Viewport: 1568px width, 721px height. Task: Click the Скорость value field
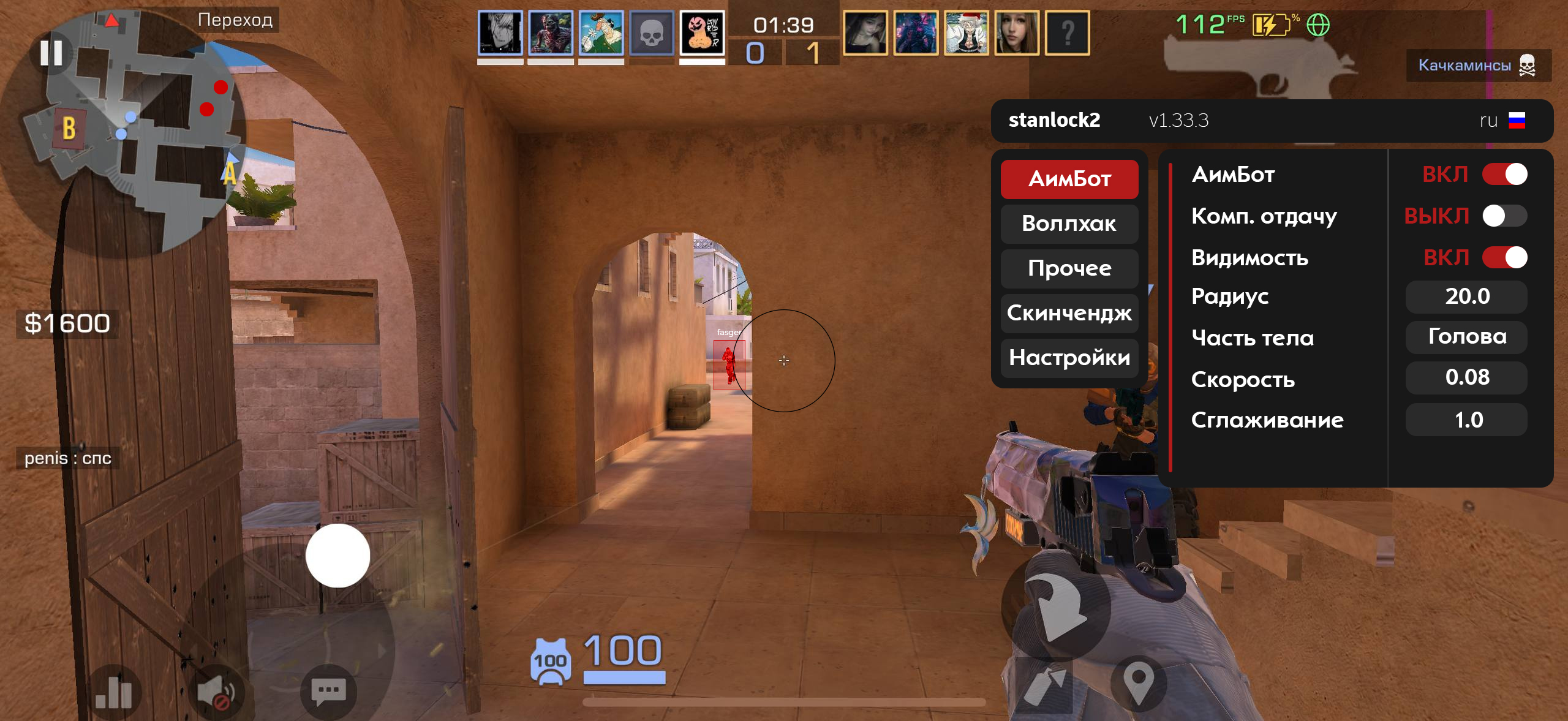1466,377
